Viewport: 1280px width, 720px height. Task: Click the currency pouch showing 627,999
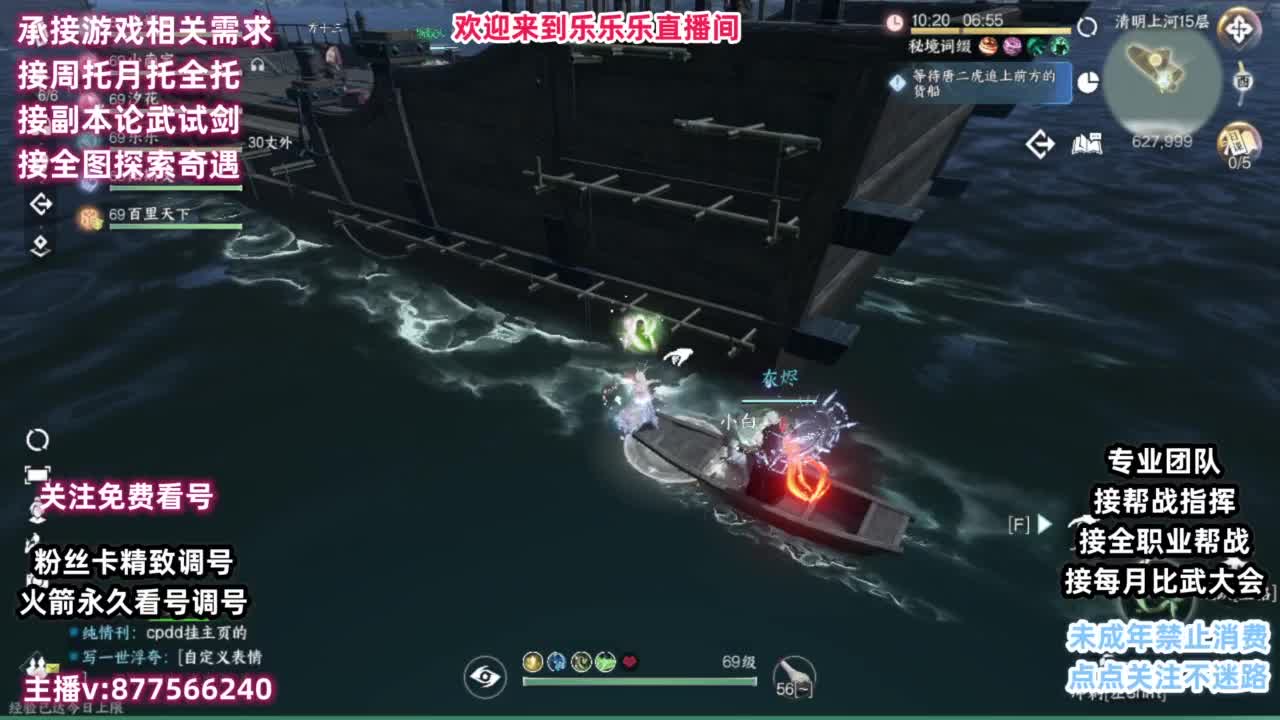(1162, 142)
